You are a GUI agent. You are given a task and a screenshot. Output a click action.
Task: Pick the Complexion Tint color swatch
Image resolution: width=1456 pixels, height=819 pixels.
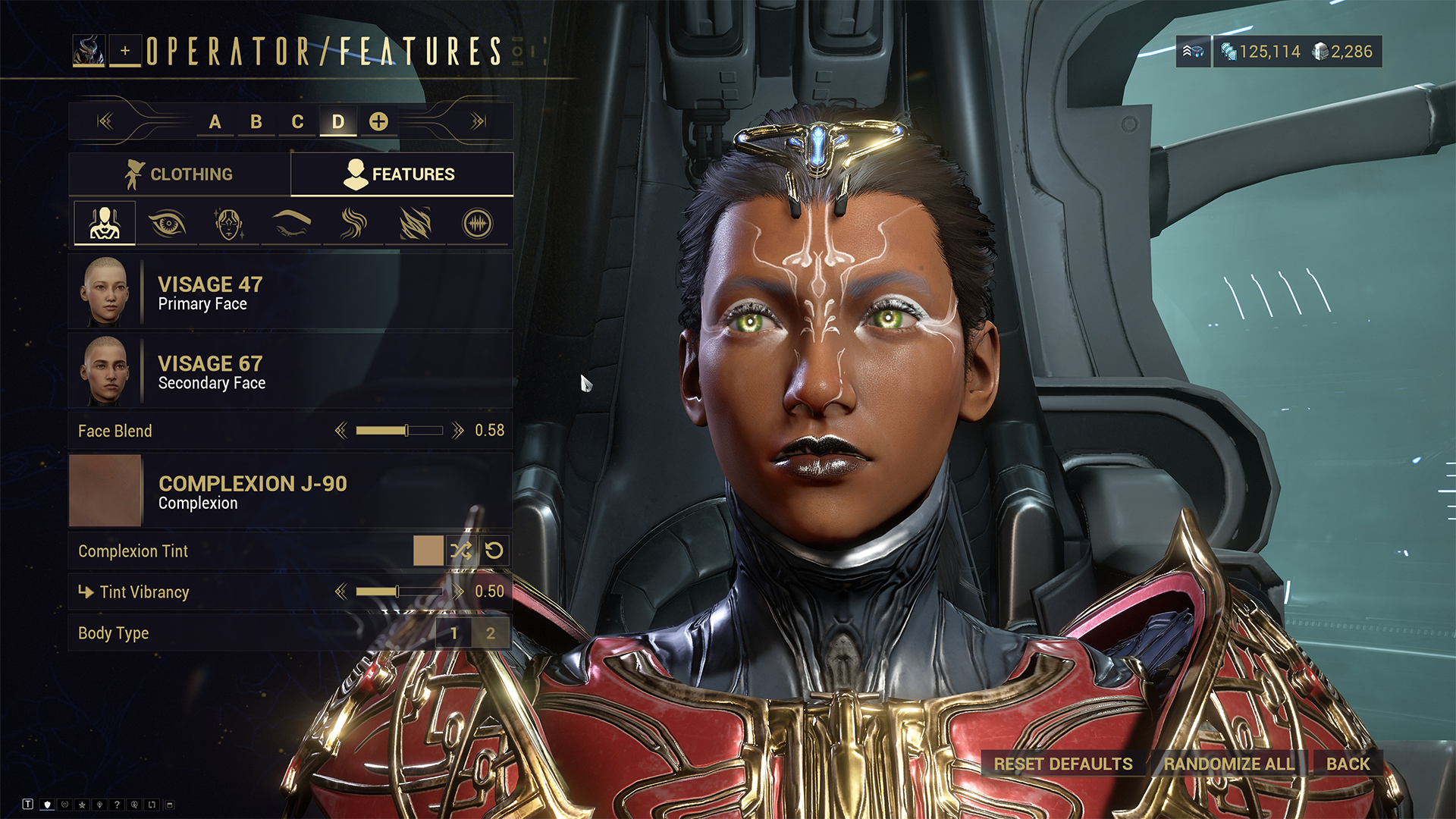428,551
